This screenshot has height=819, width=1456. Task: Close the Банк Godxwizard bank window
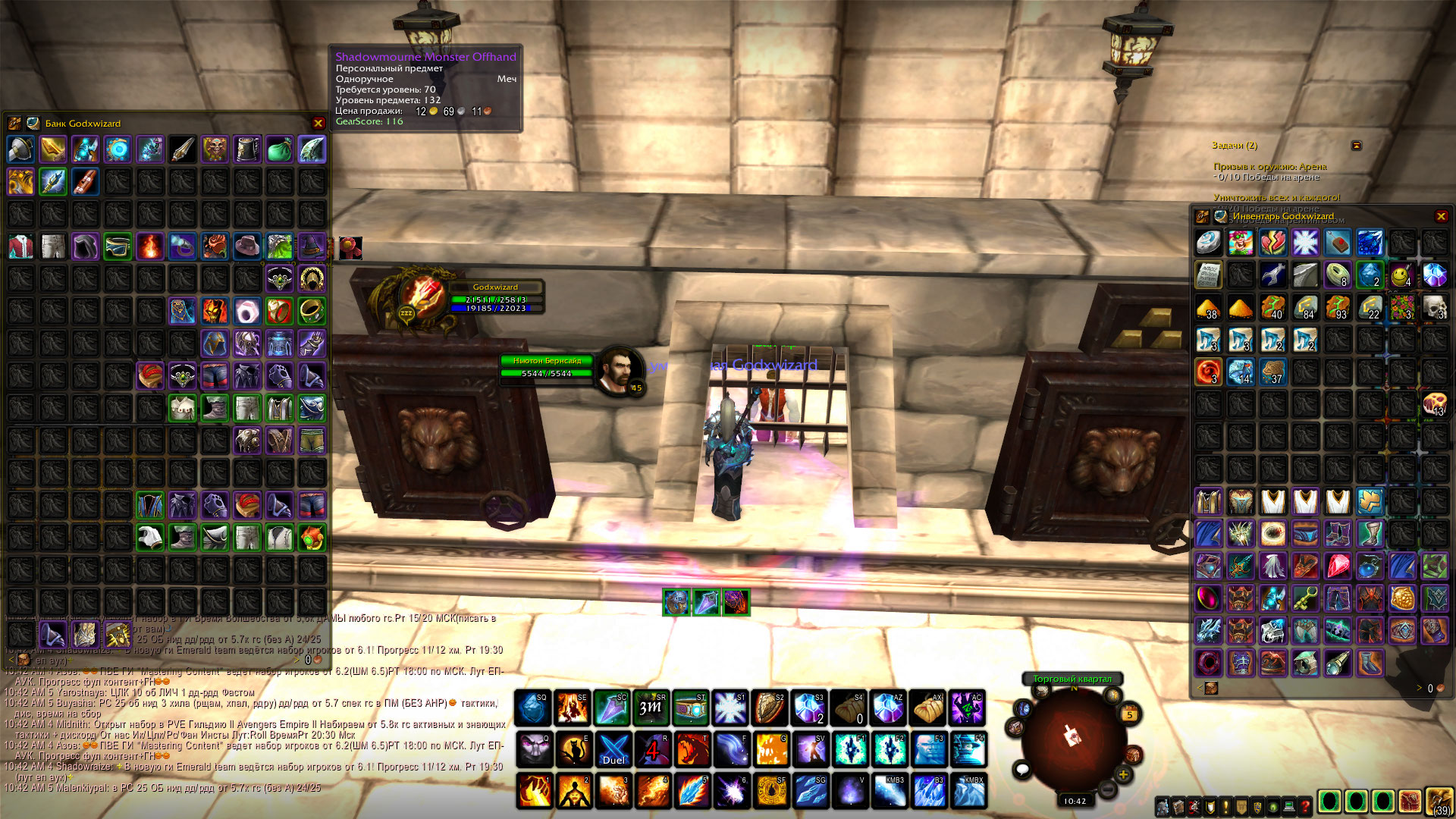[x=318, y=123]
